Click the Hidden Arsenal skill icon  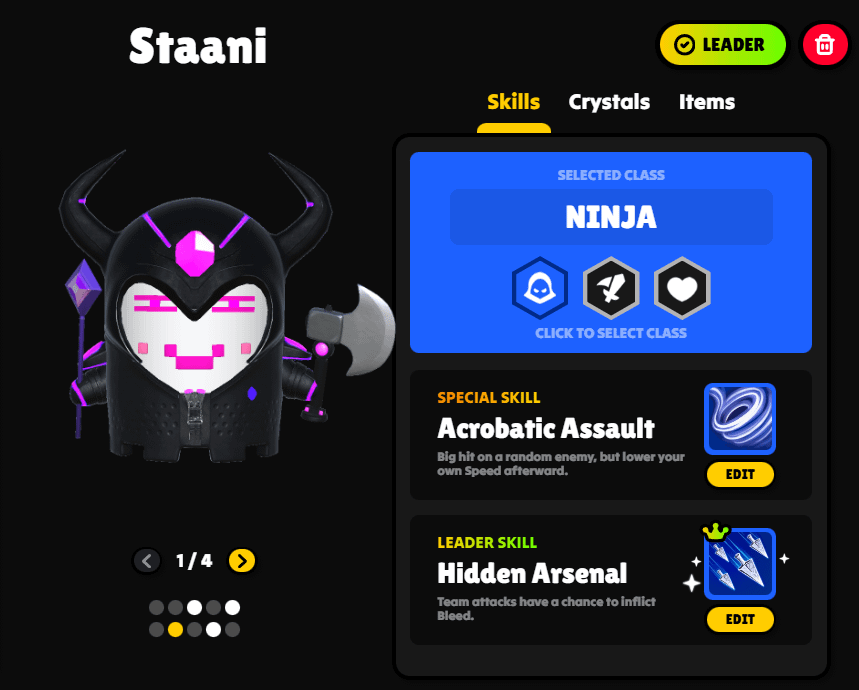click(740, 564)
